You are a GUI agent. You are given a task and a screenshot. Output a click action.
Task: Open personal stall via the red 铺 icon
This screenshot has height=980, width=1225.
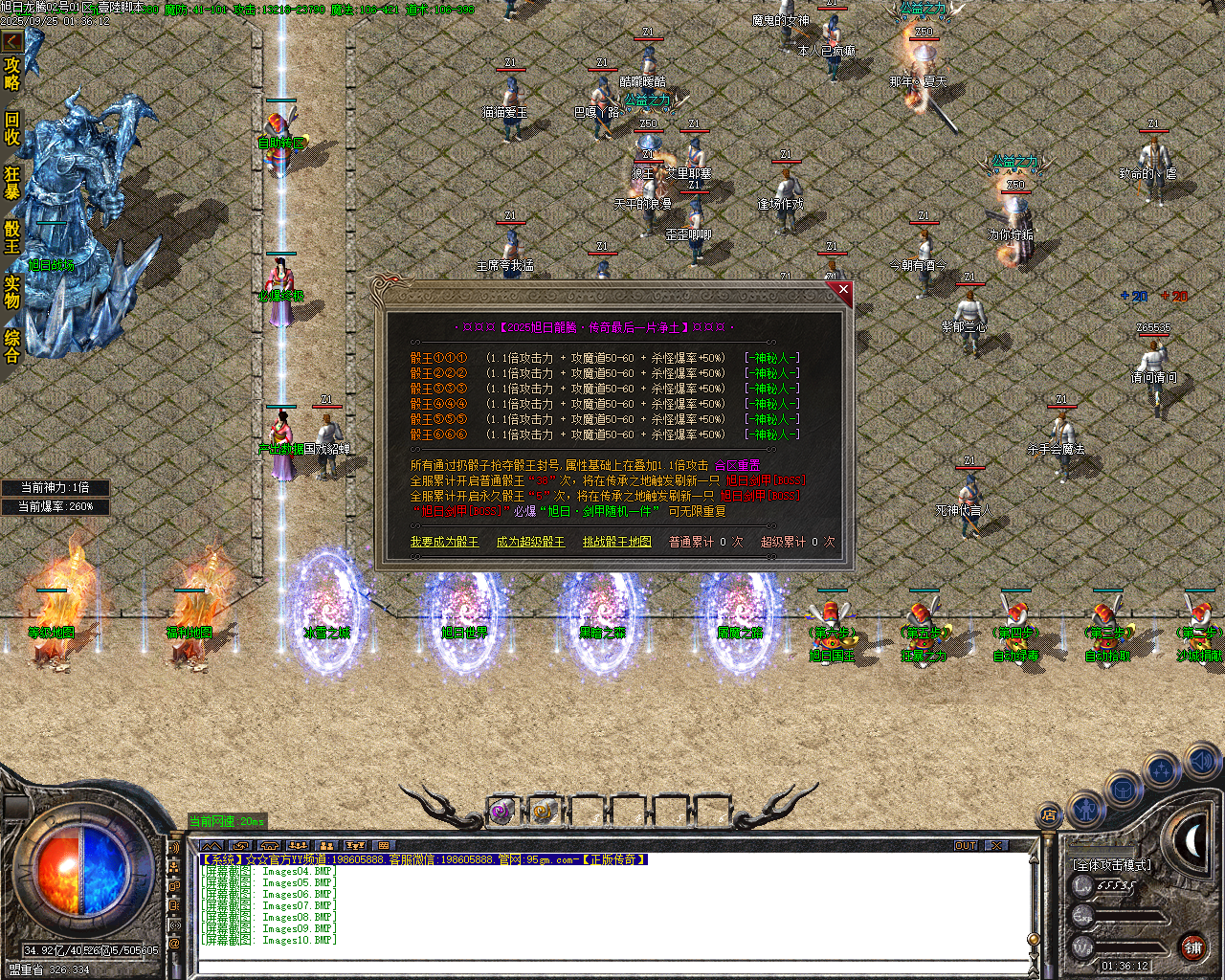pos(1192,947)
